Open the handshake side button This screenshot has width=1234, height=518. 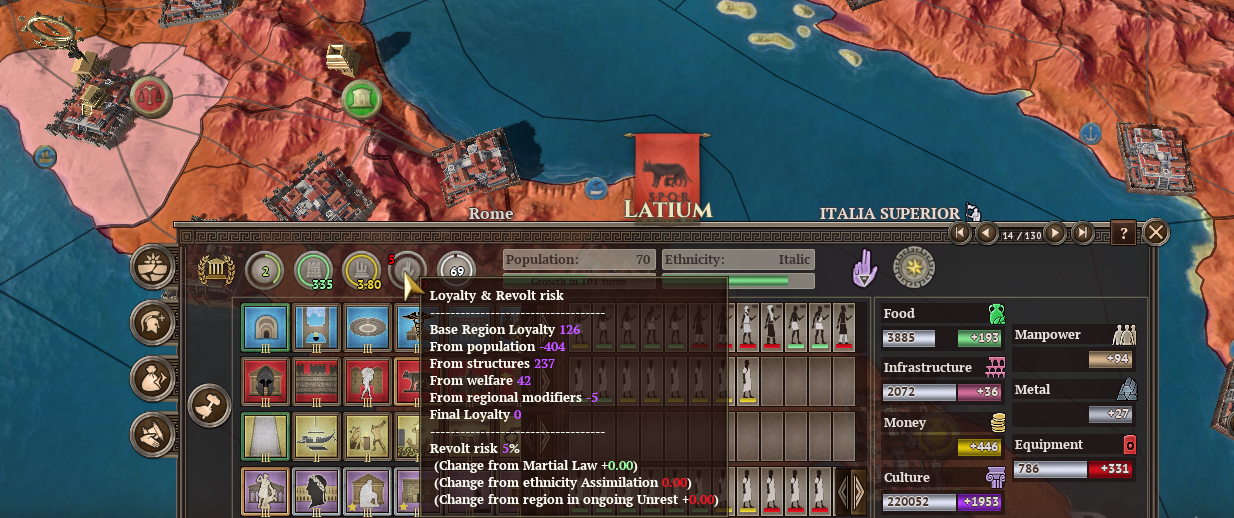157,433
